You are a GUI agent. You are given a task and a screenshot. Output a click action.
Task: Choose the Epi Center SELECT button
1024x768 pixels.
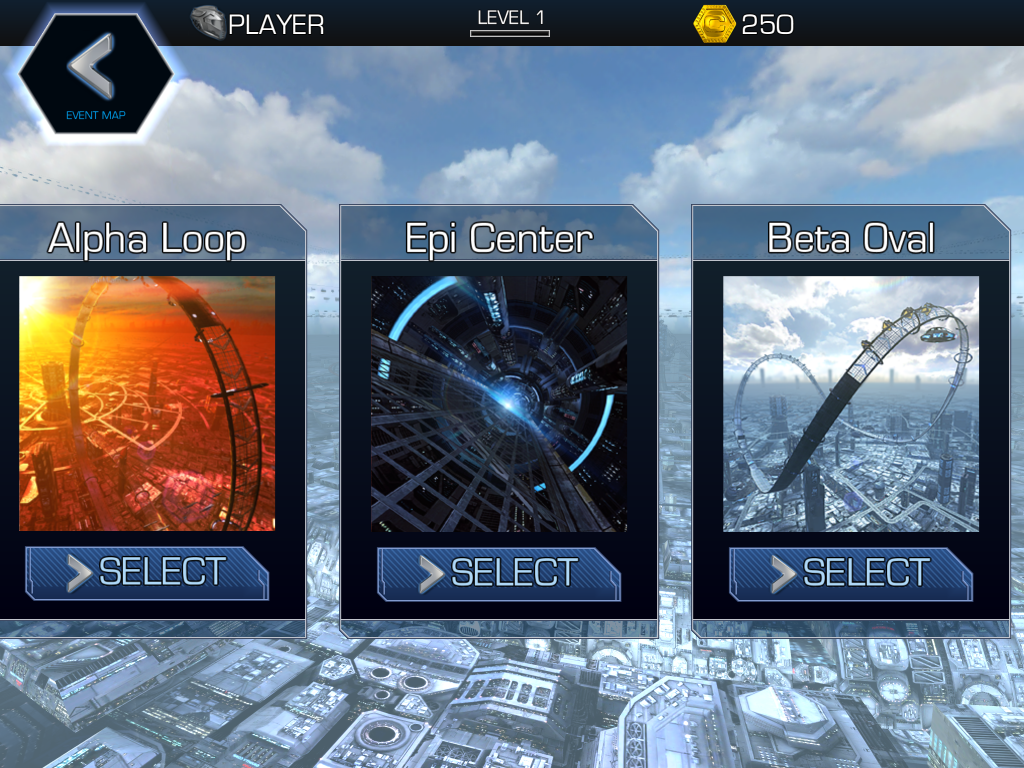click(499, 573)
